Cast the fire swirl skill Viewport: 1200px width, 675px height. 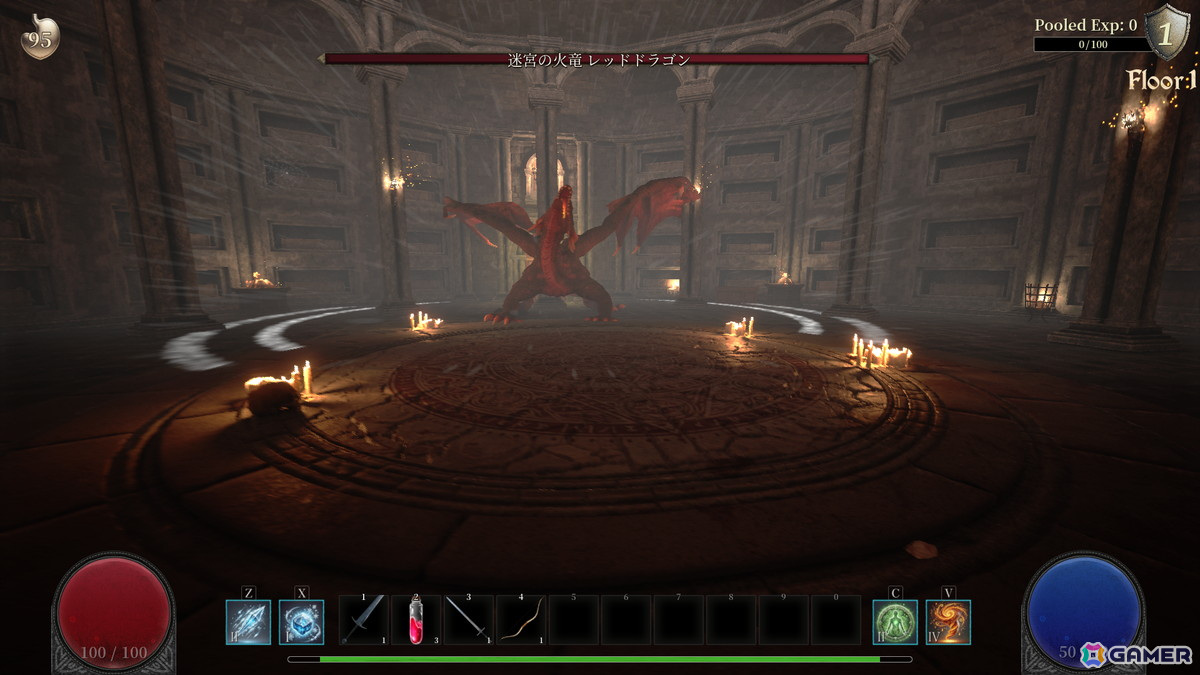pyautogui.click(x=948, y=621)
